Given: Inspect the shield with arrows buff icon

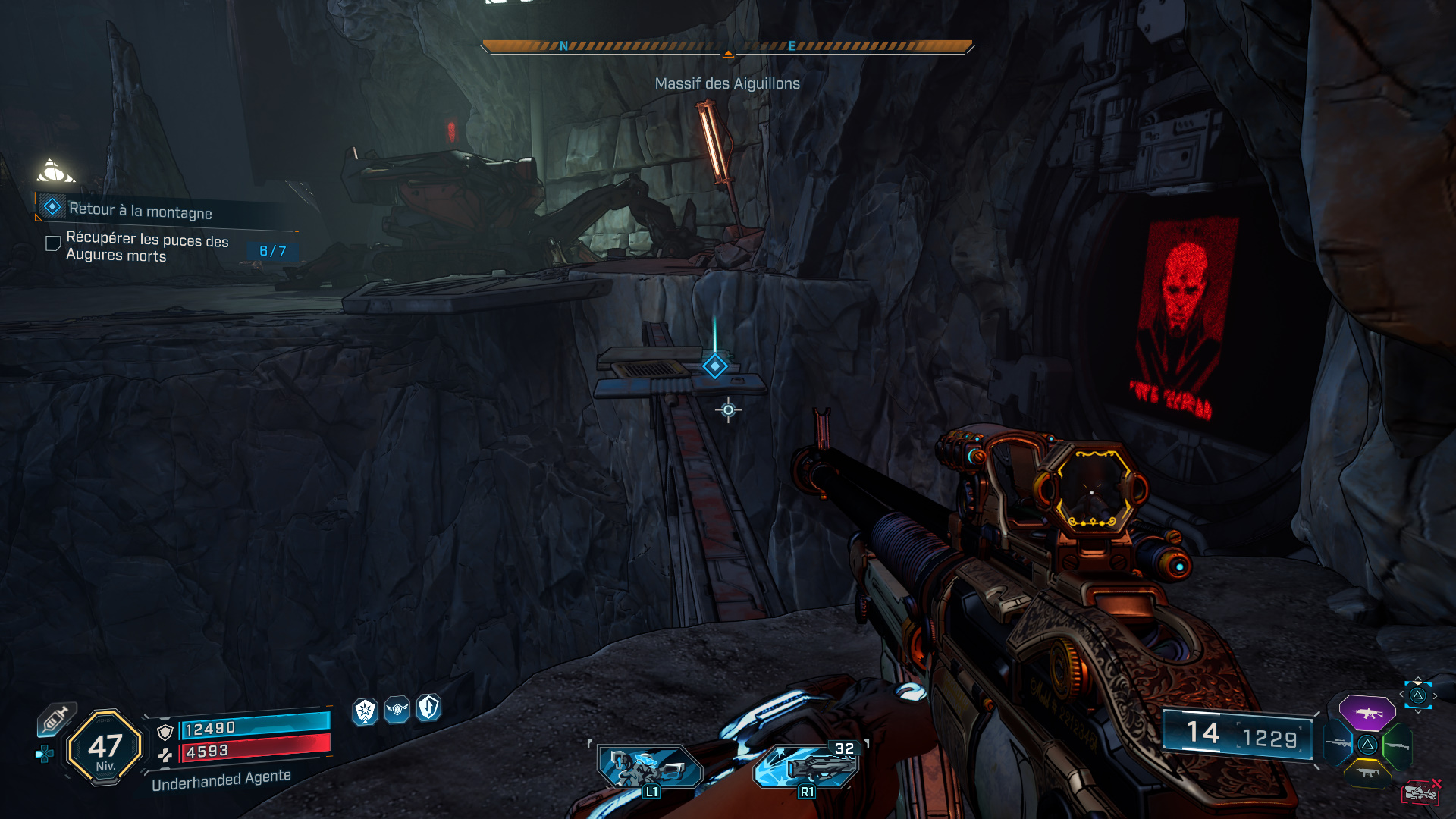Looking at the screenshot, I should tap(429, 708).
